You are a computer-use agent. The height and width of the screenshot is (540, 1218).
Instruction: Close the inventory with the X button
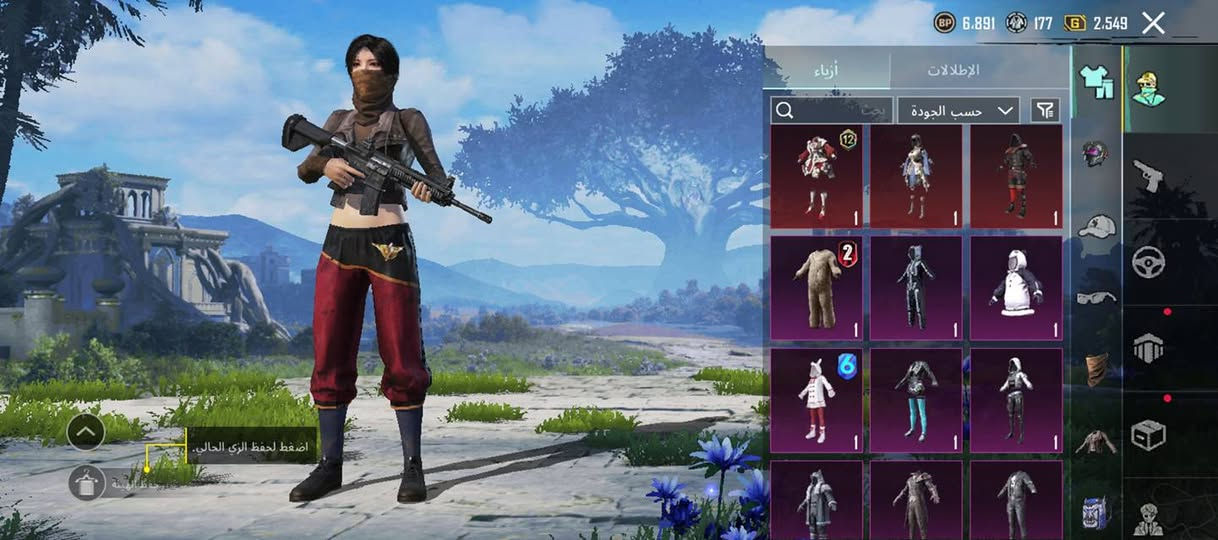click(x=1153, y=23)
